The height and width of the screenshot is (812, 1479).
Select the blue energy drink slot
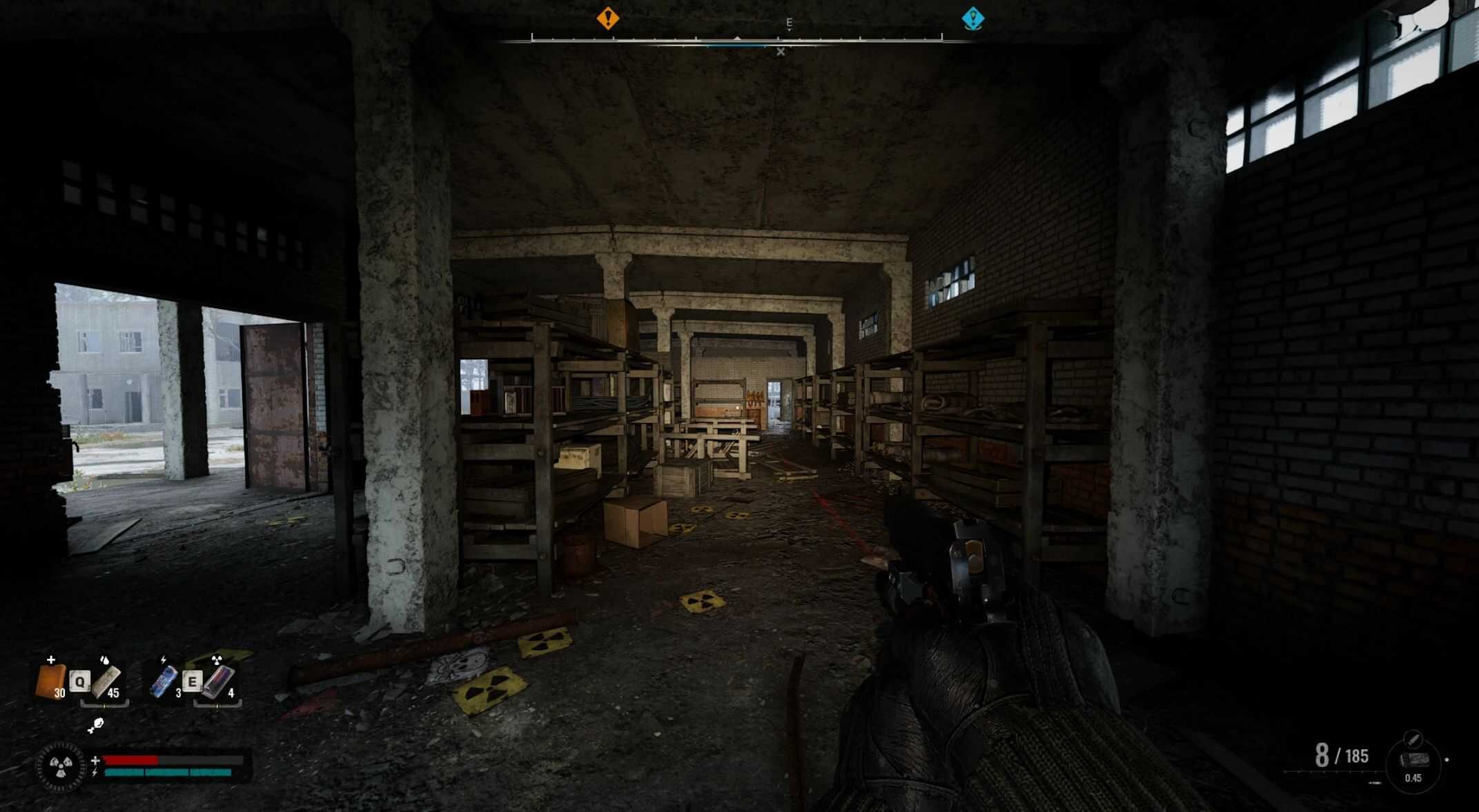point(163,682)
